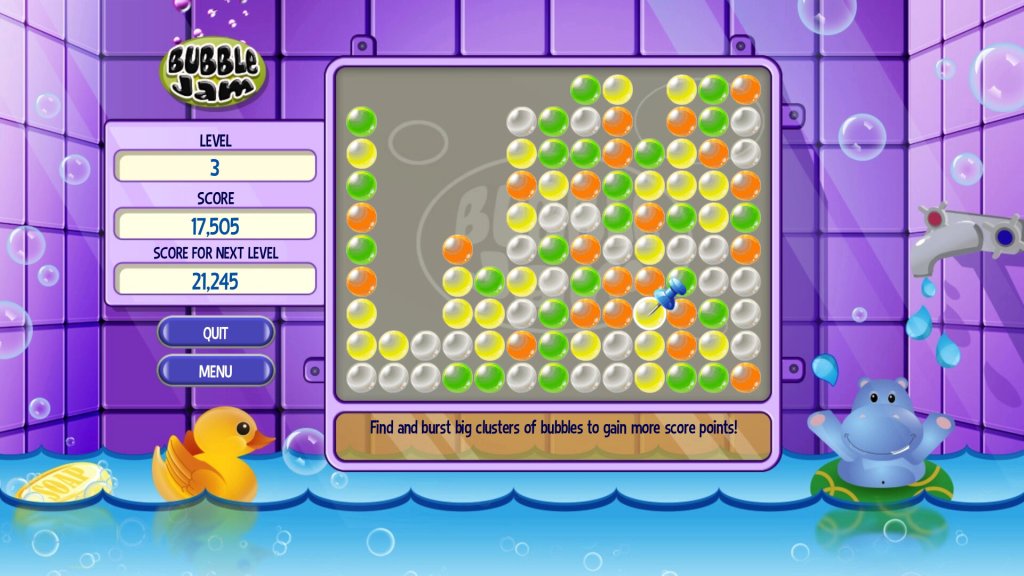Burst the white bubble in the board's bottom-left corner
This screenshot has width=1024, height=576.
tap(361, 377)
